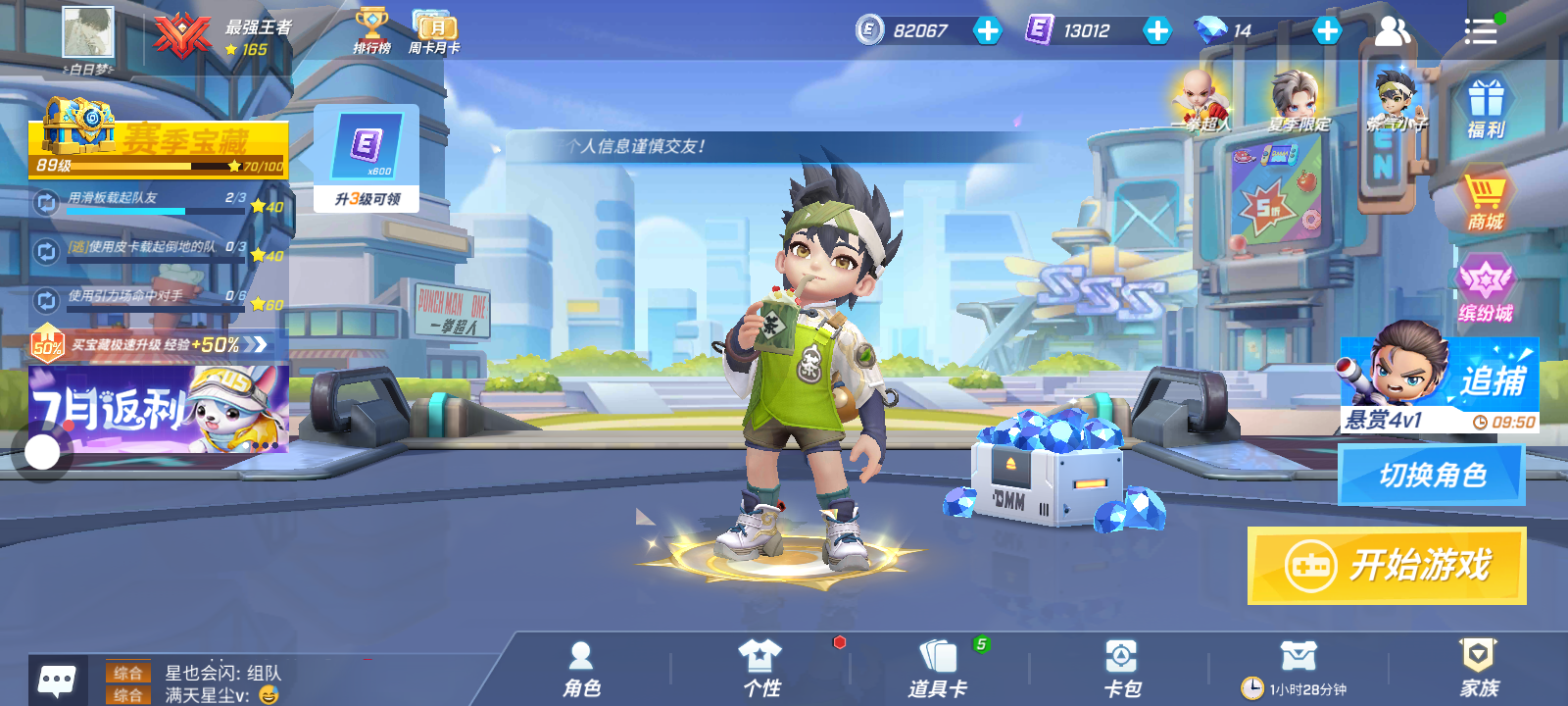Screen dimensions: 1568x706
Task: Open the 卡包 card pack tab
Action: 1121,670
